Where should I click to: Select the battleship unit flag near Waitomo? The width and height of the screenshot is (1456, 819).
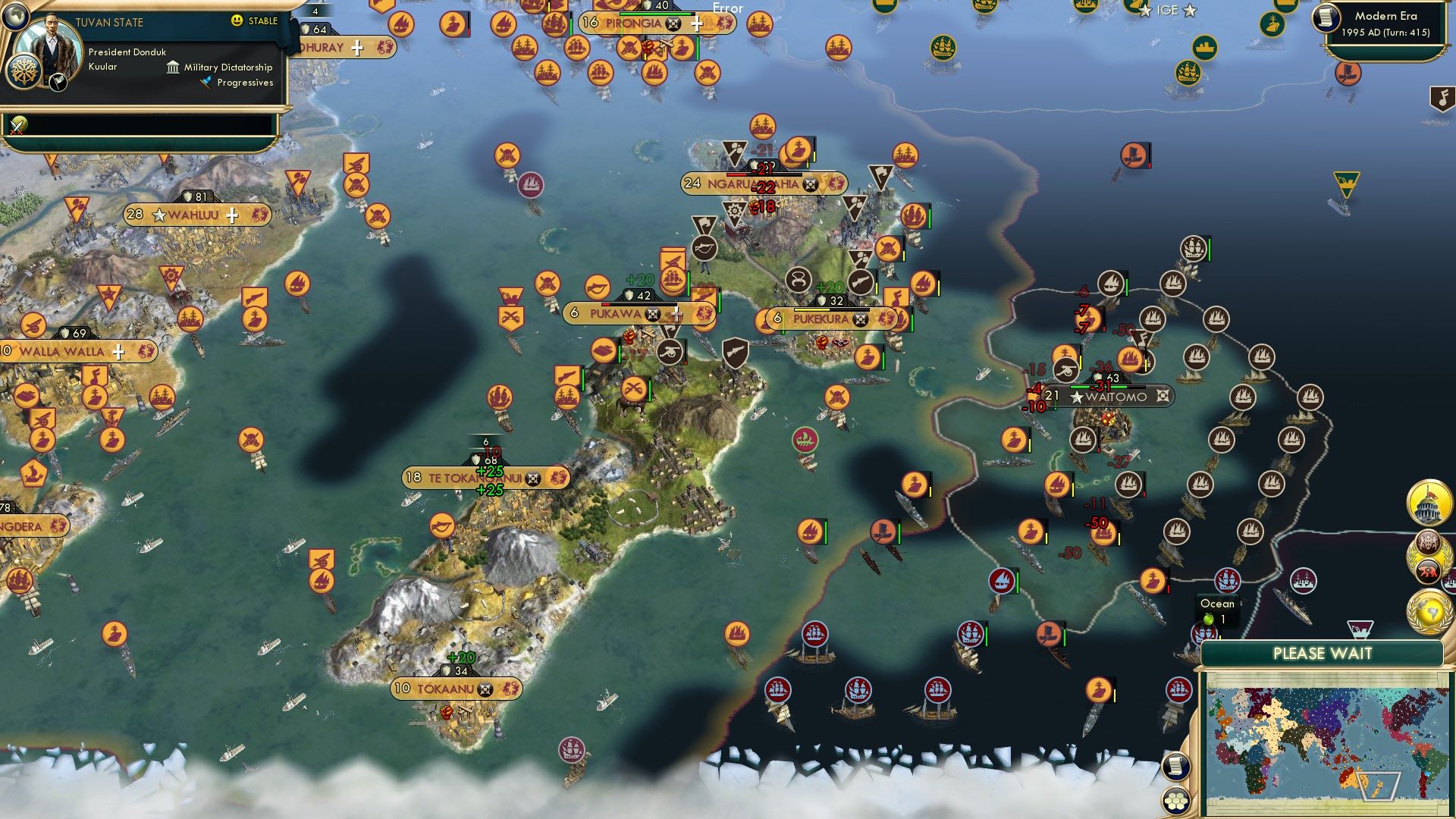[x=1014, y=440]
